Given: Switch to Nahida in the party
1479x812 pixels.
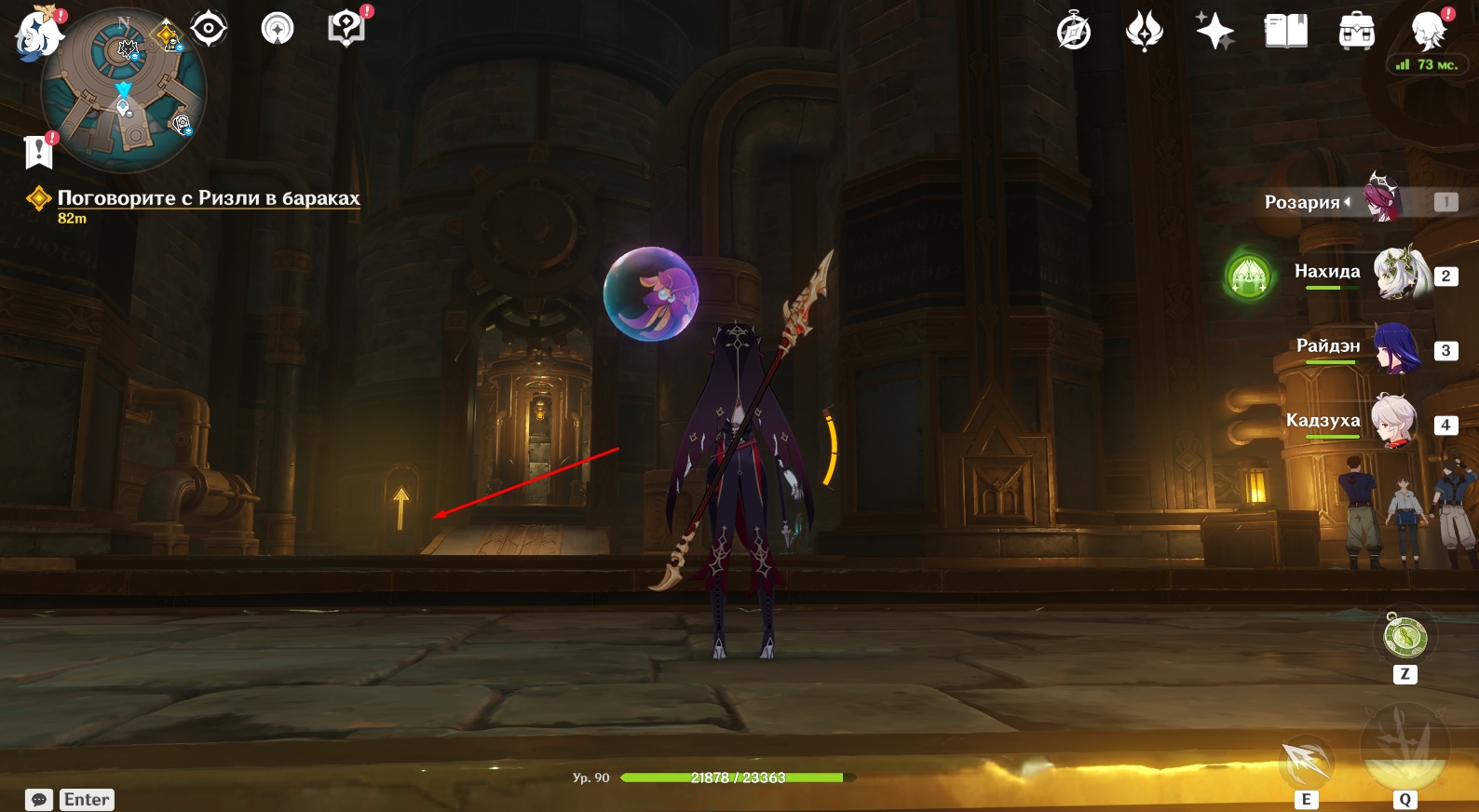Looking at the screenshot, I should (1401, 274).
